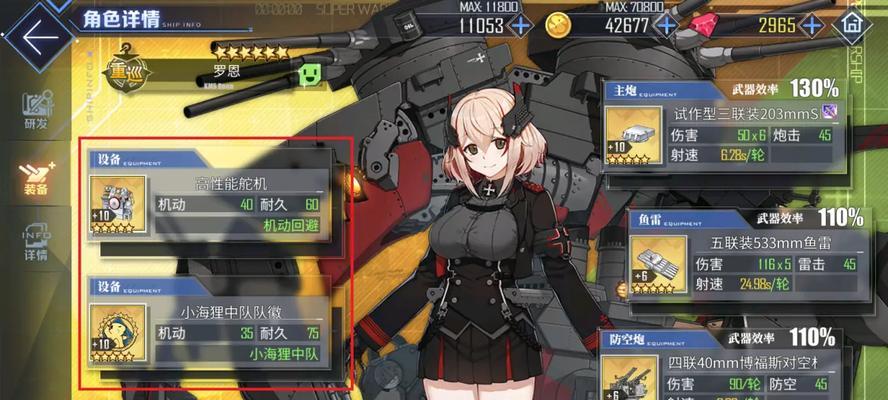Select the 装备 equipment tab
Image resolution: width=888 pixels, height=400 pixels.
(35, 178)
